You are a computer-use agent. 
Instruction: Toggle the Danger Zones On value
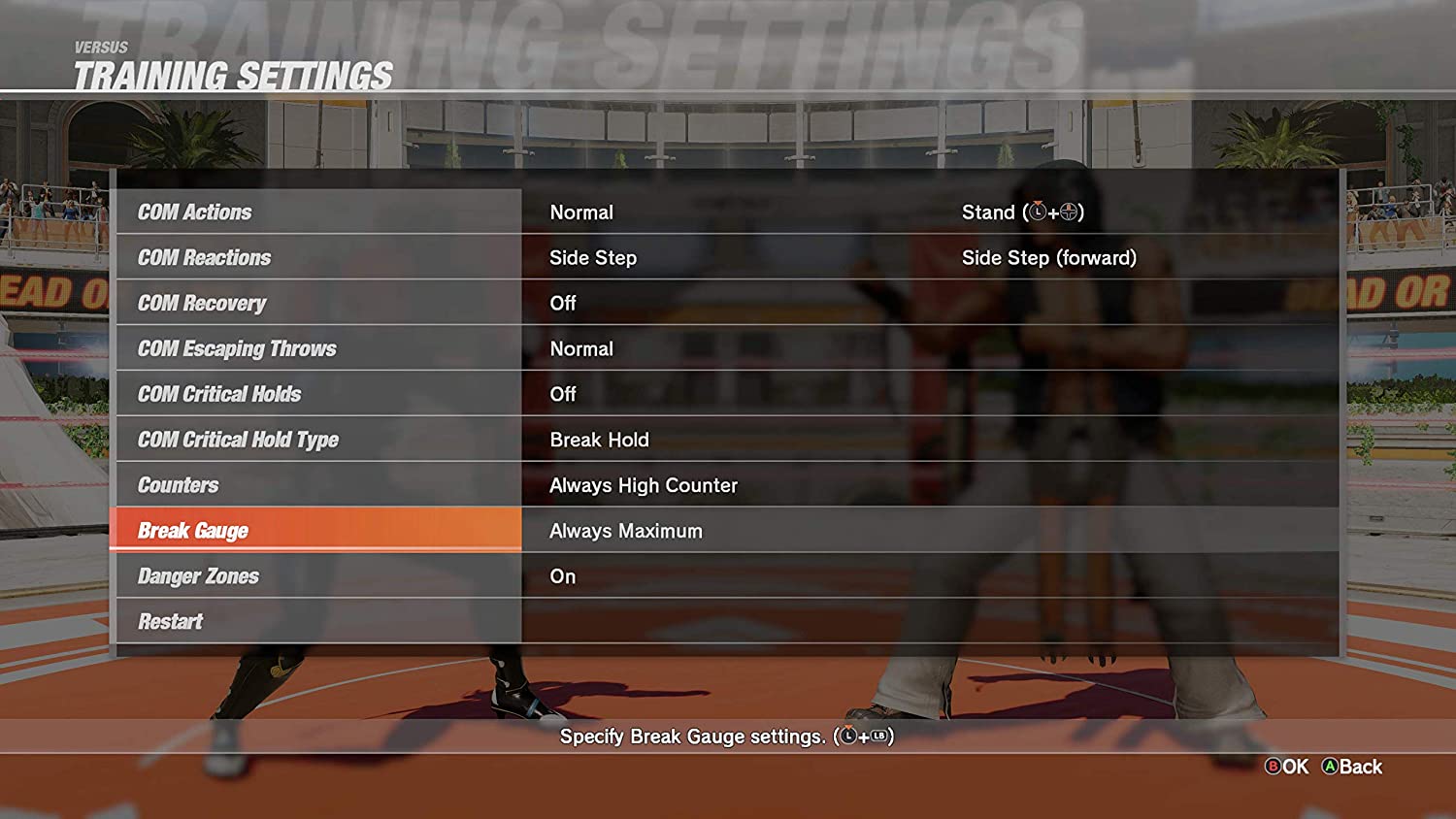pos(563,576)
